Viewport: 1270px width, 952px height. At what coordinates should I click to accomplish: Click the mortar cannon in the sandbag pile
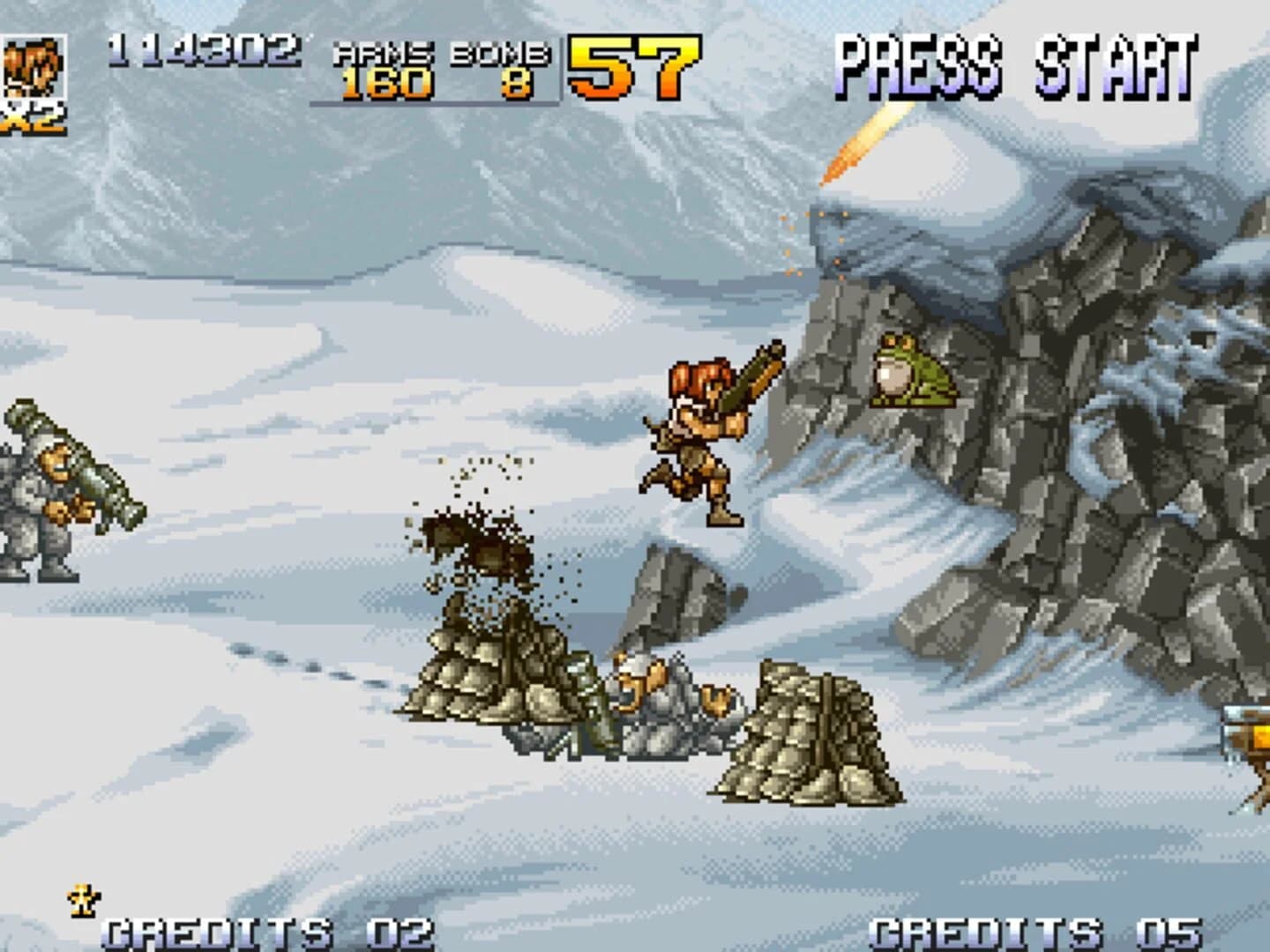586,696
